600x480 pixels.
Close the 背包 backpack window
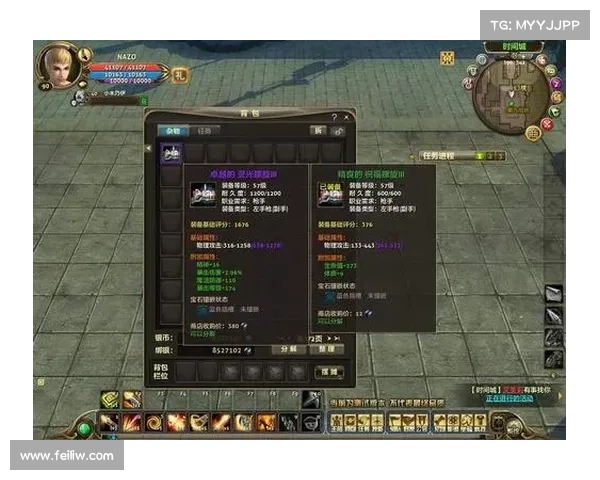point(346,117)
